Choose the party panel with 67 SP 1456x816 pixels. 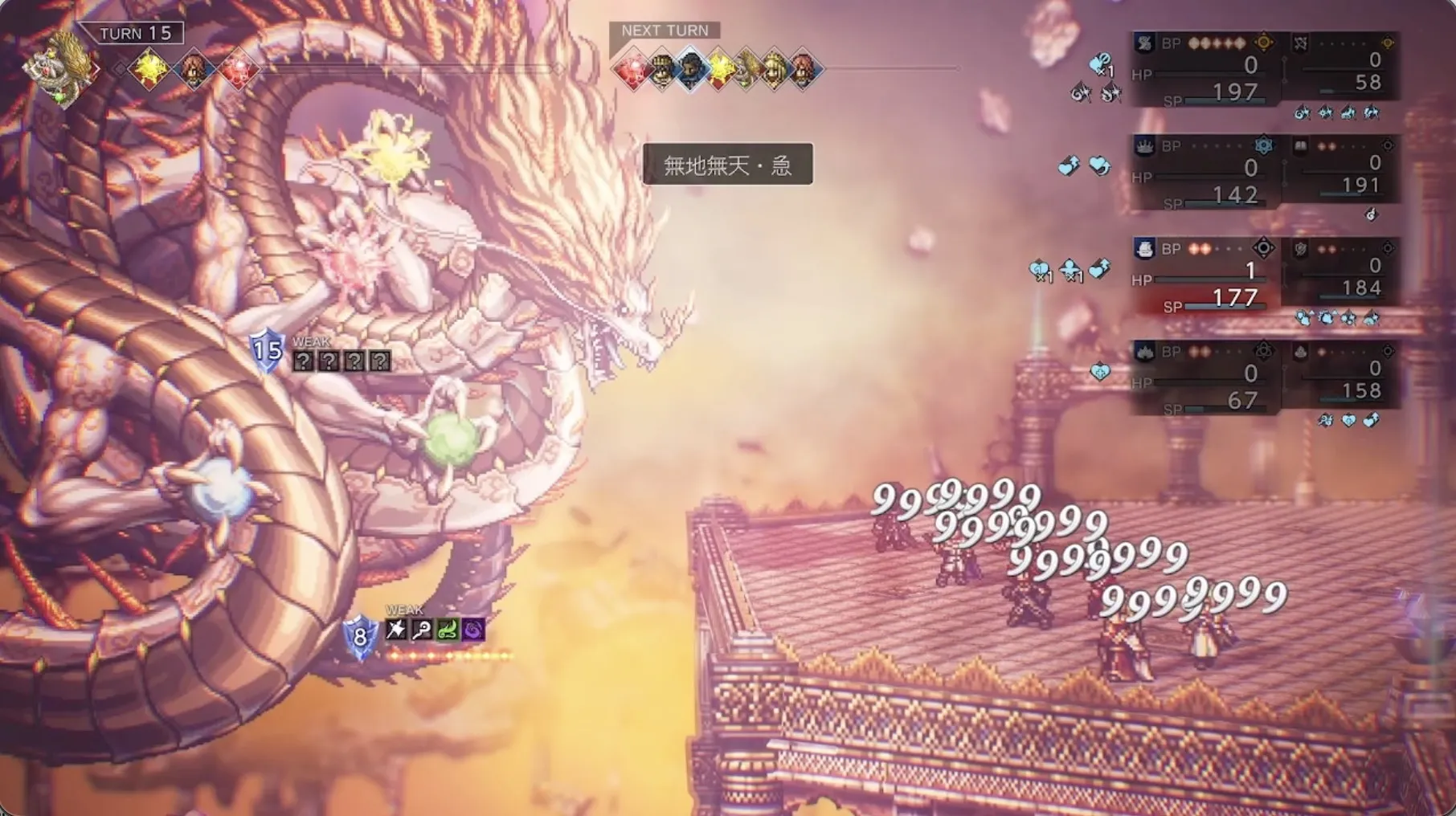click(1204, 379)
